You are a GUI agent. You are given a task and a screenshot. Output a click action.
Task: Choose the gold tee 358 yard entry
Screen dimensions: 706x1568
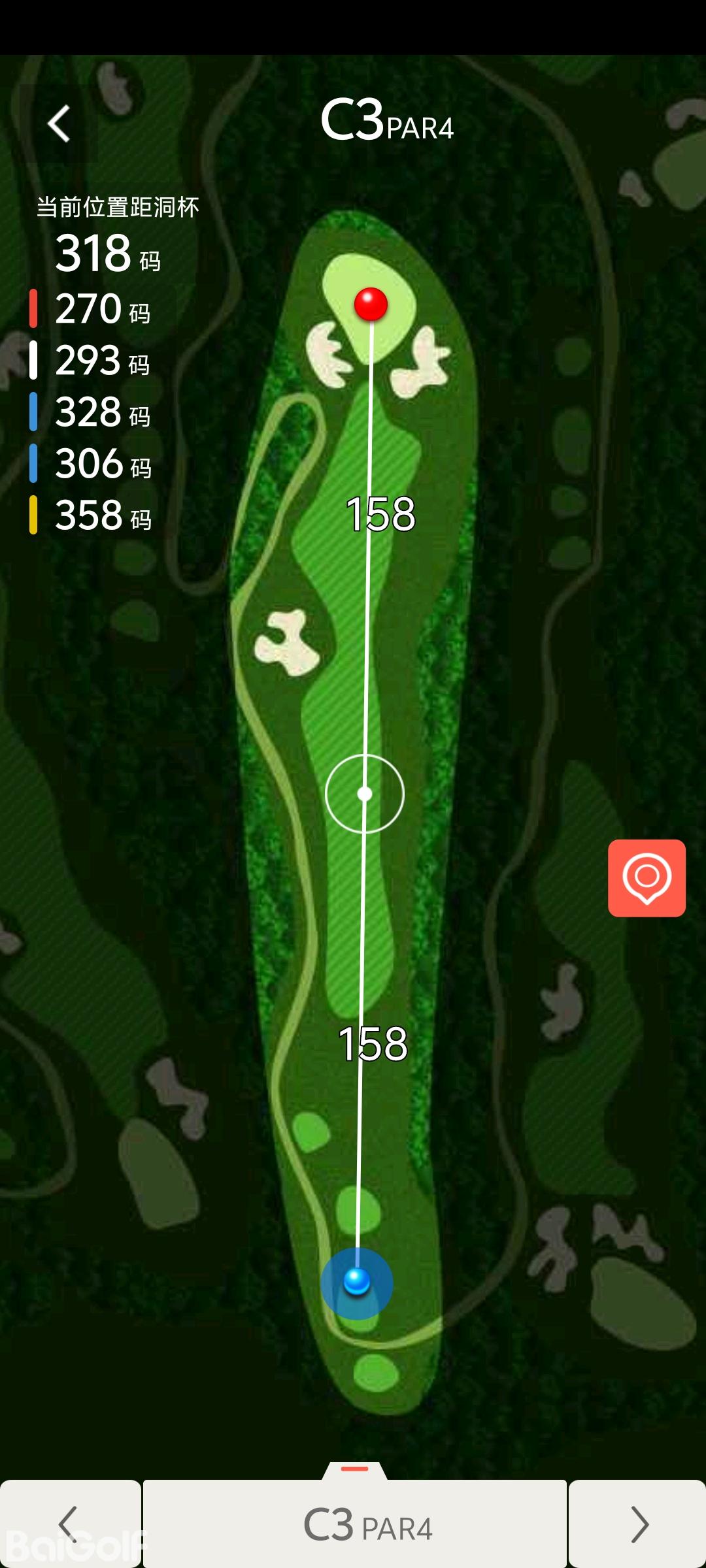point(92,515)
